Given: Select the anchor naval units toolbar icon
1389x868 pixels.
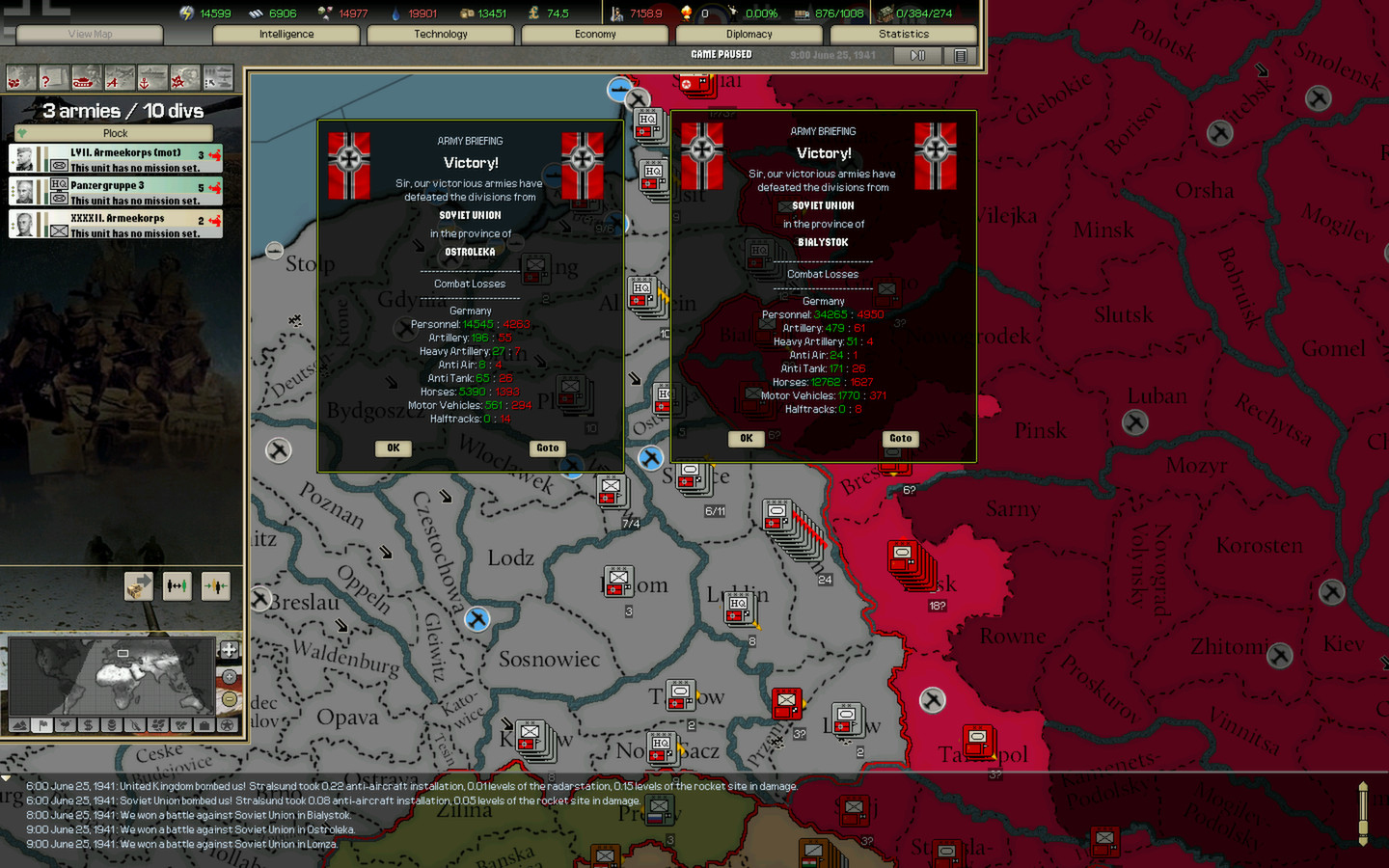Looking at the screenshot, I should [151, 77].
